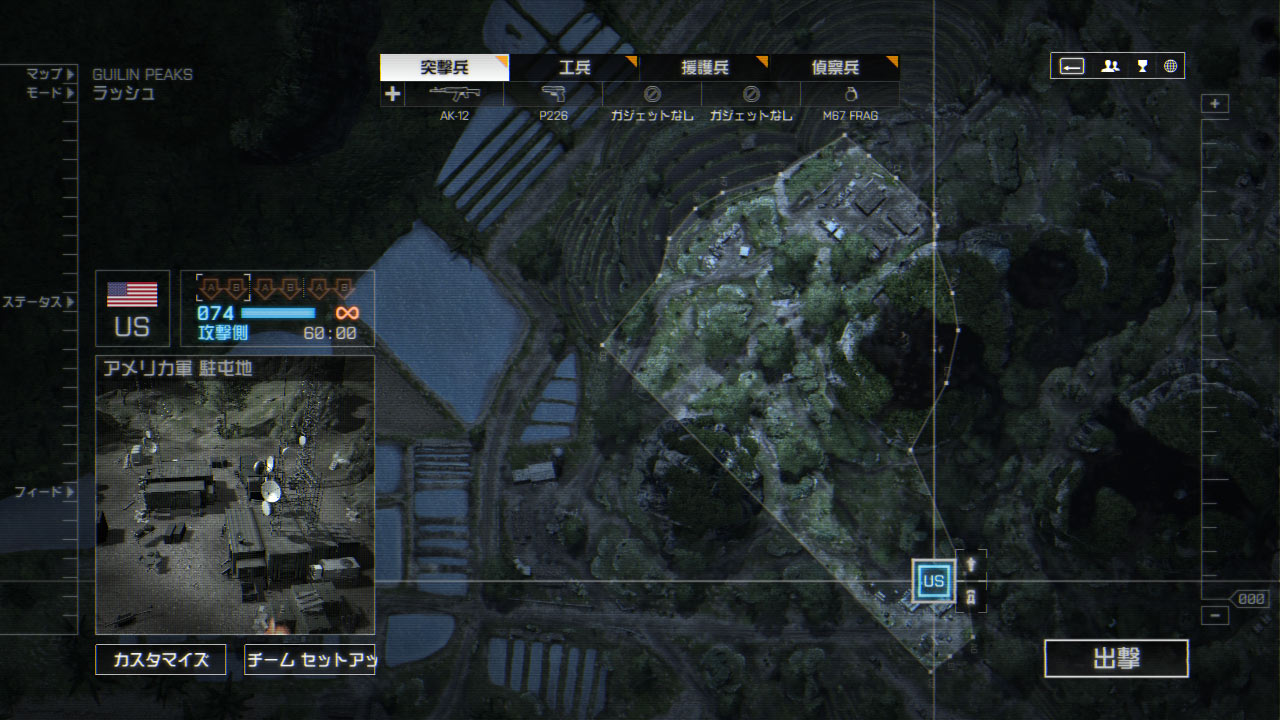Click the globe icon

tap(1170, 67)
